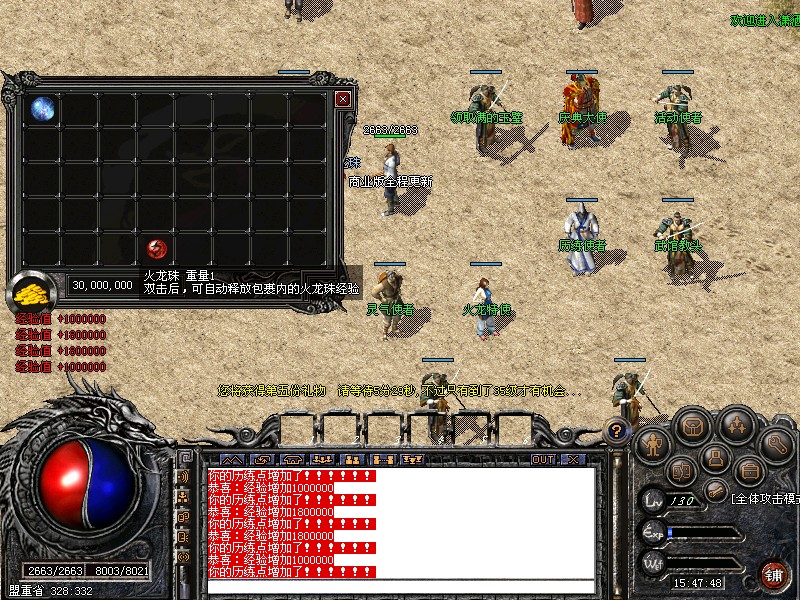Click the round red 铺 shop button

pyautogui.click(x=773, y=574)
